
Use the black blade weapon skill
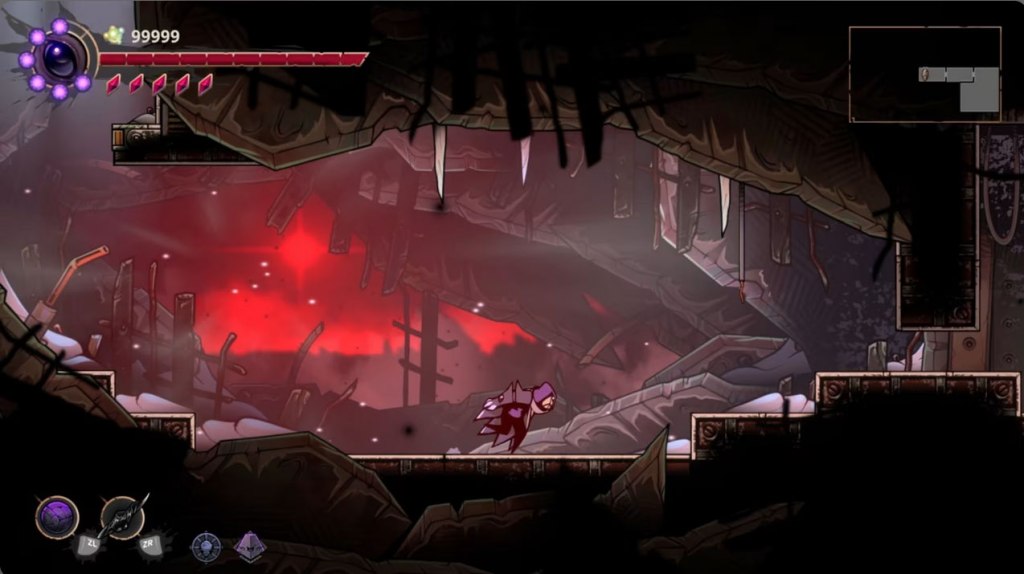(123, 516)
